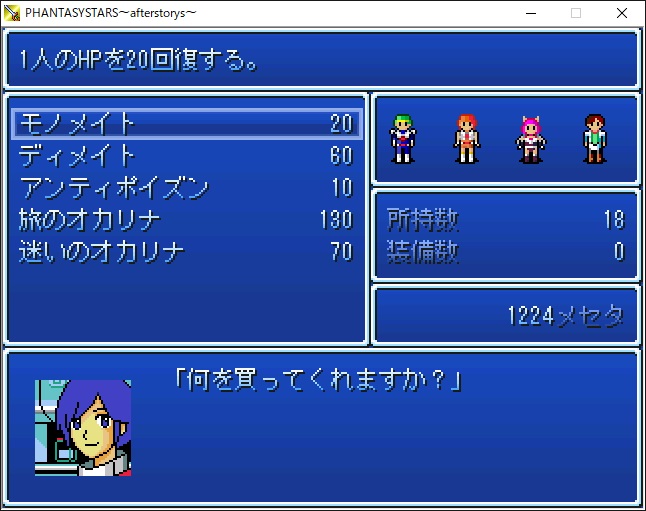Minimize the PHANTASYSTARS window
646x511 pixels.
pos(529,13)
